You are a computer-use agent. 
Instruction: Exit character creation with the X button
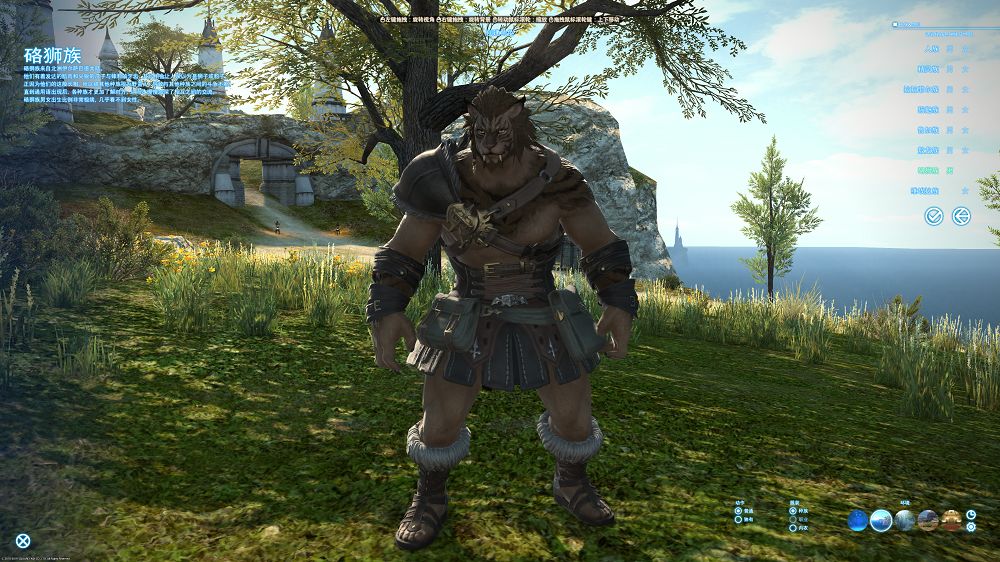pos(23,541)
